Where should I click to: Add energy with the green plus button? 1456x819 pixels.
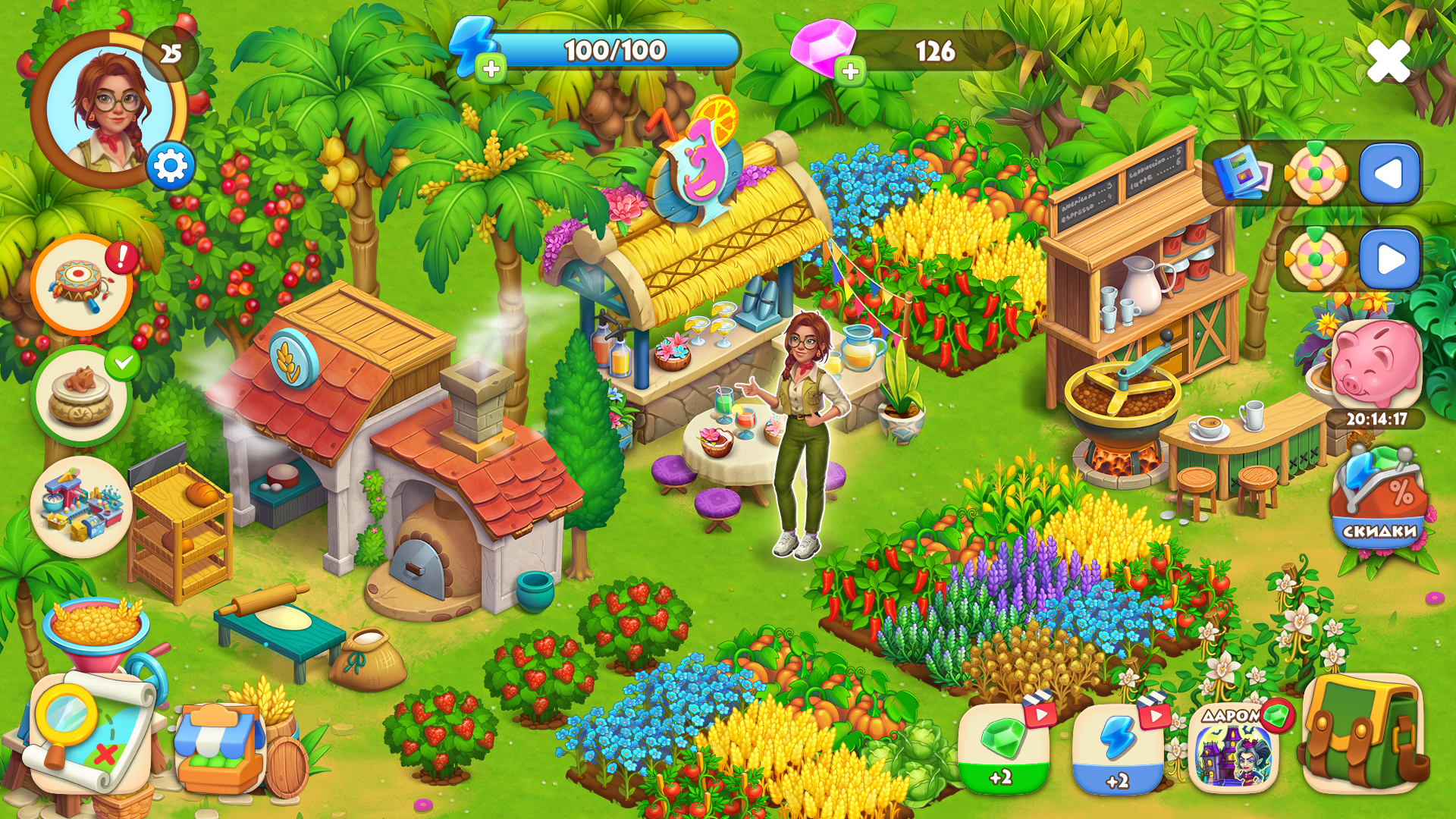point(490,70)
